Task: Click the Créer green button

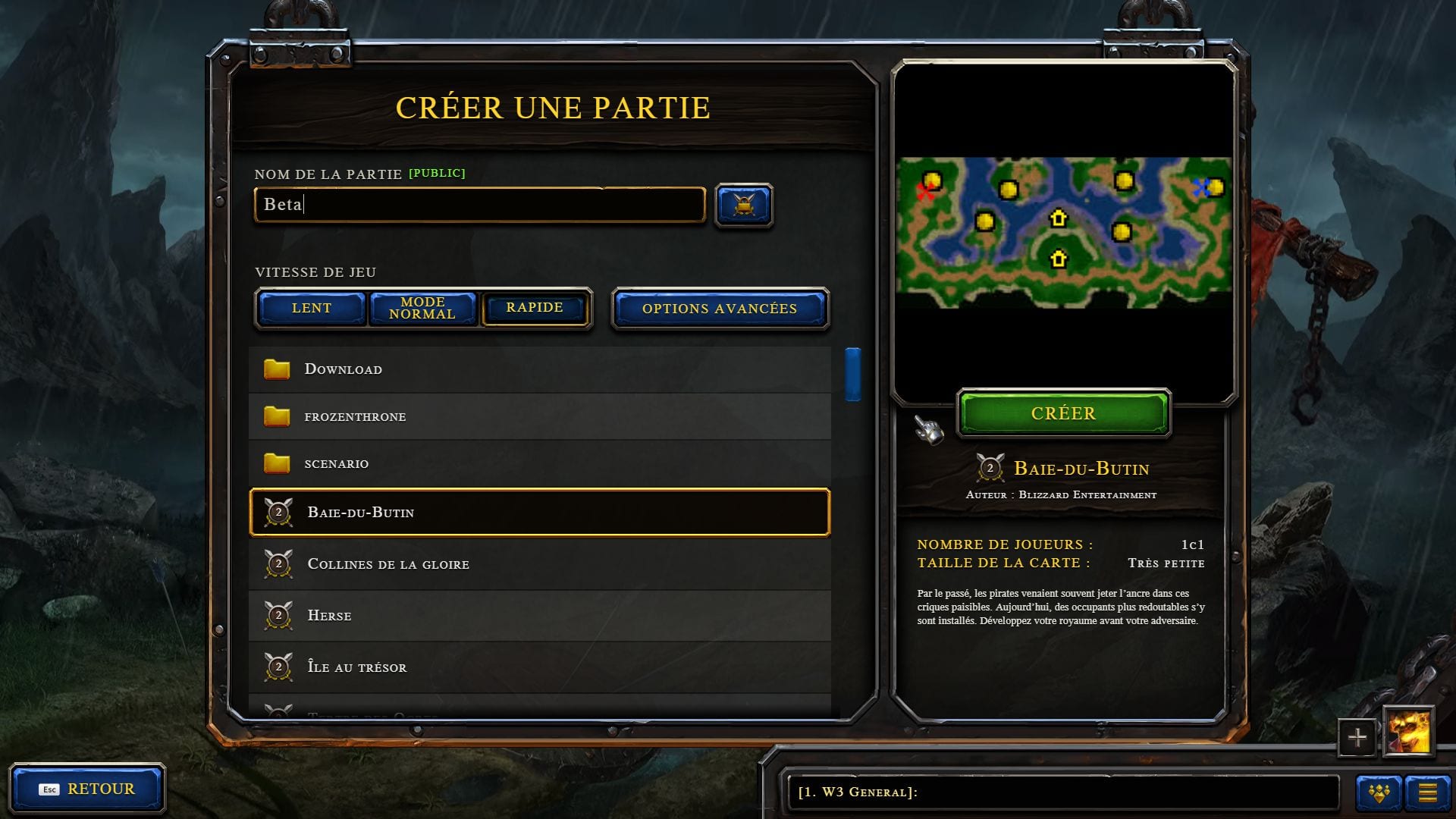Action: pyautogui.click(x=1063, y=413)
